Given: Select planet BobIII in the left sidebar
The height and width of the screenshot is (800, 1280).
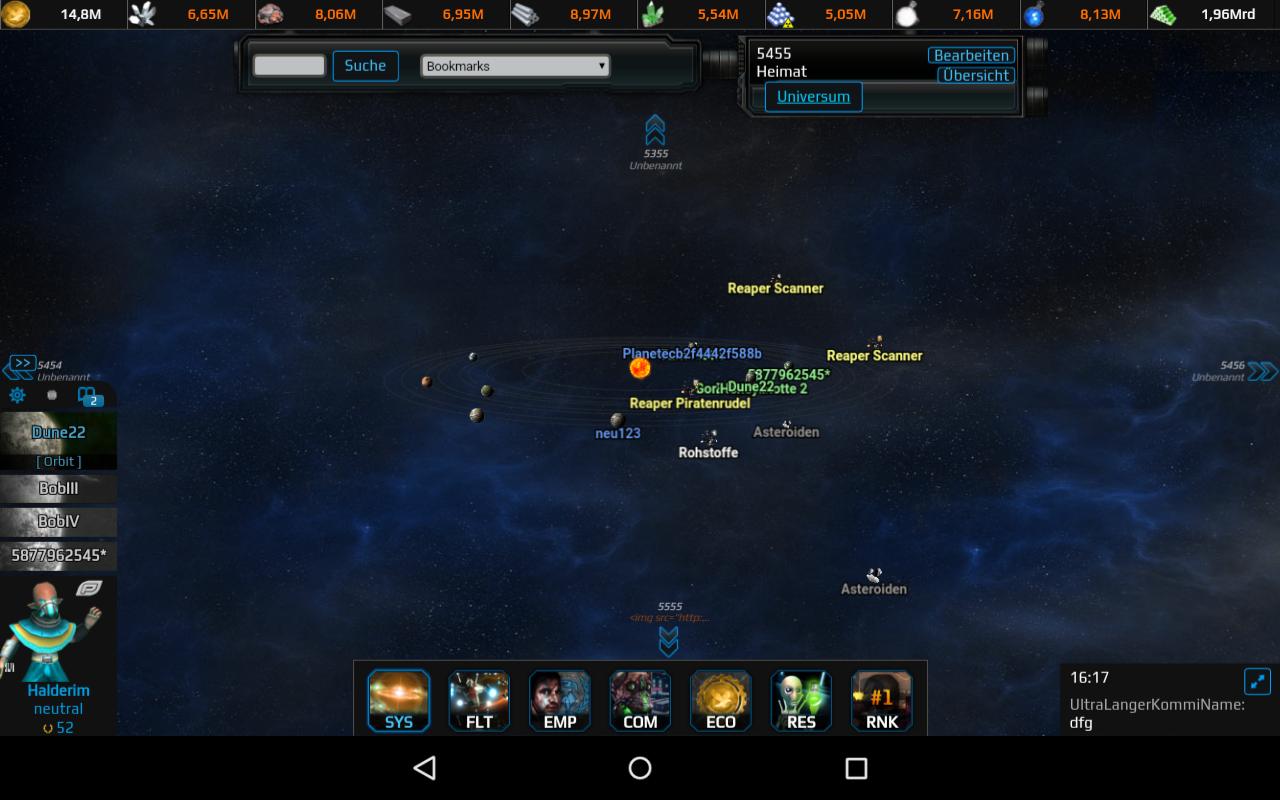Looking at the screenshot, I should click(58, 489).
